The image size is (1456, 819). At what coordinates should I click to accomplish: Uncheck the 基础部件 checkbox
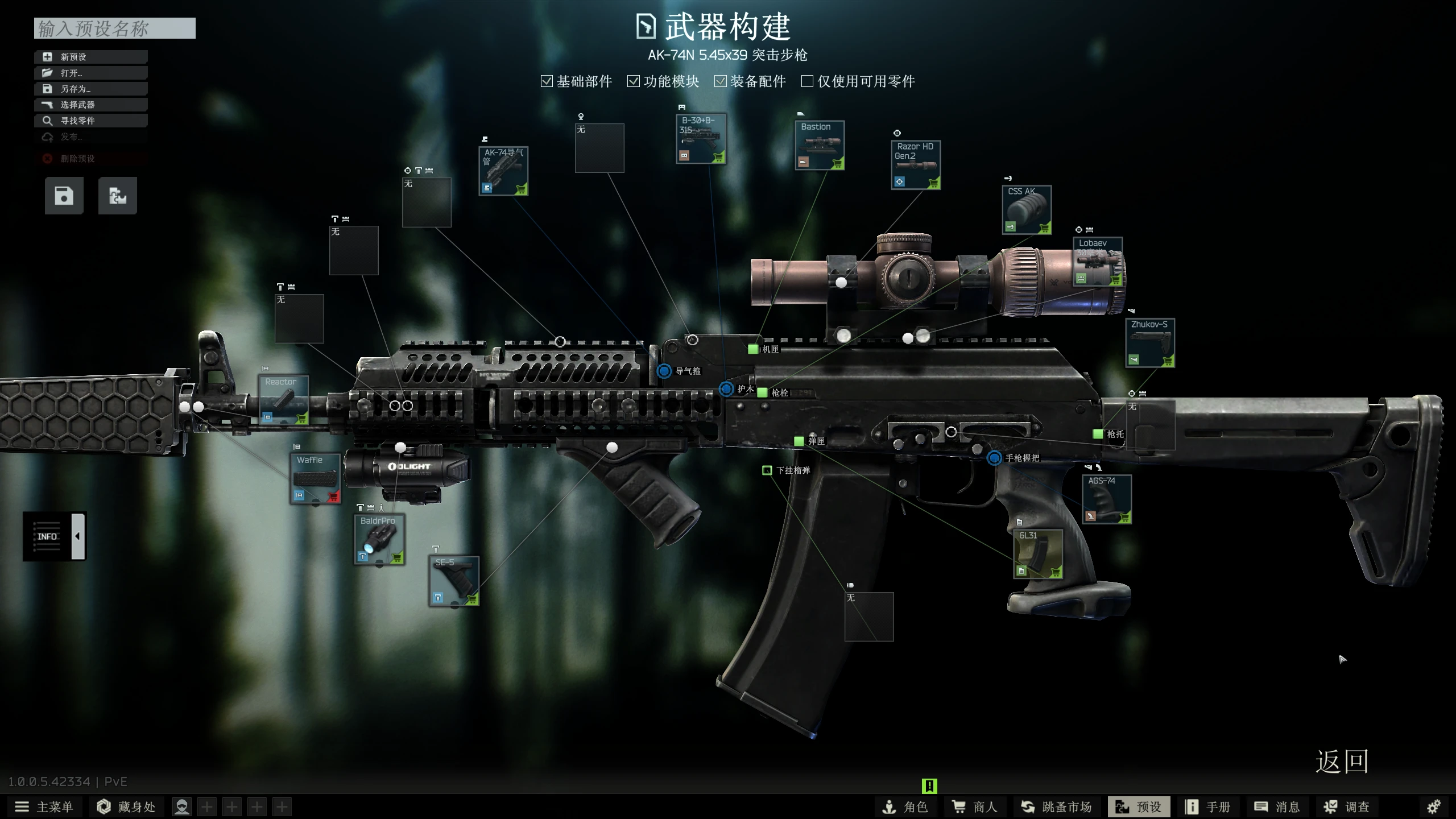click(x=547, y=81)
